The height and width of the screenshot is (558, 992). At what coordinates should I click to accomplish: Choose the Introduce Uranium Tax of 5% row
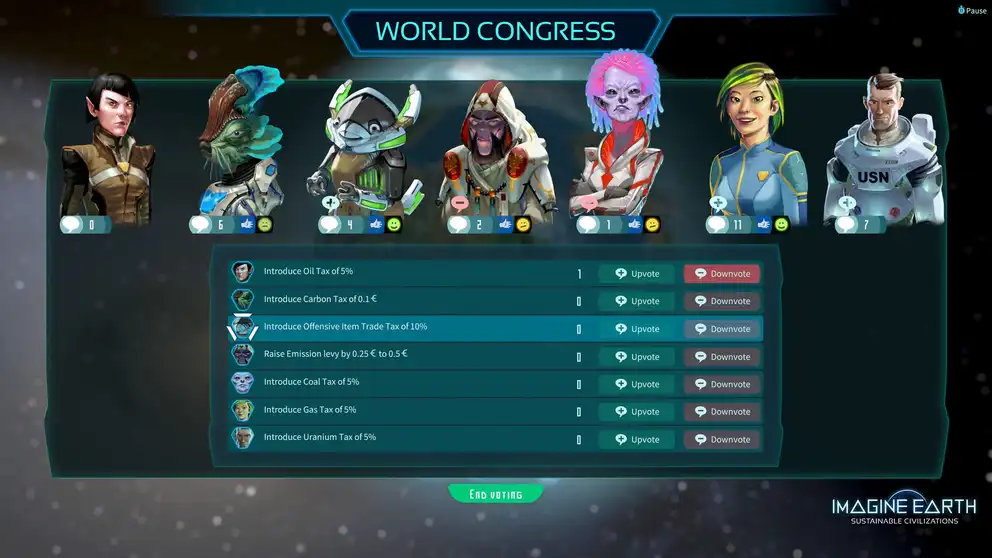400,438
